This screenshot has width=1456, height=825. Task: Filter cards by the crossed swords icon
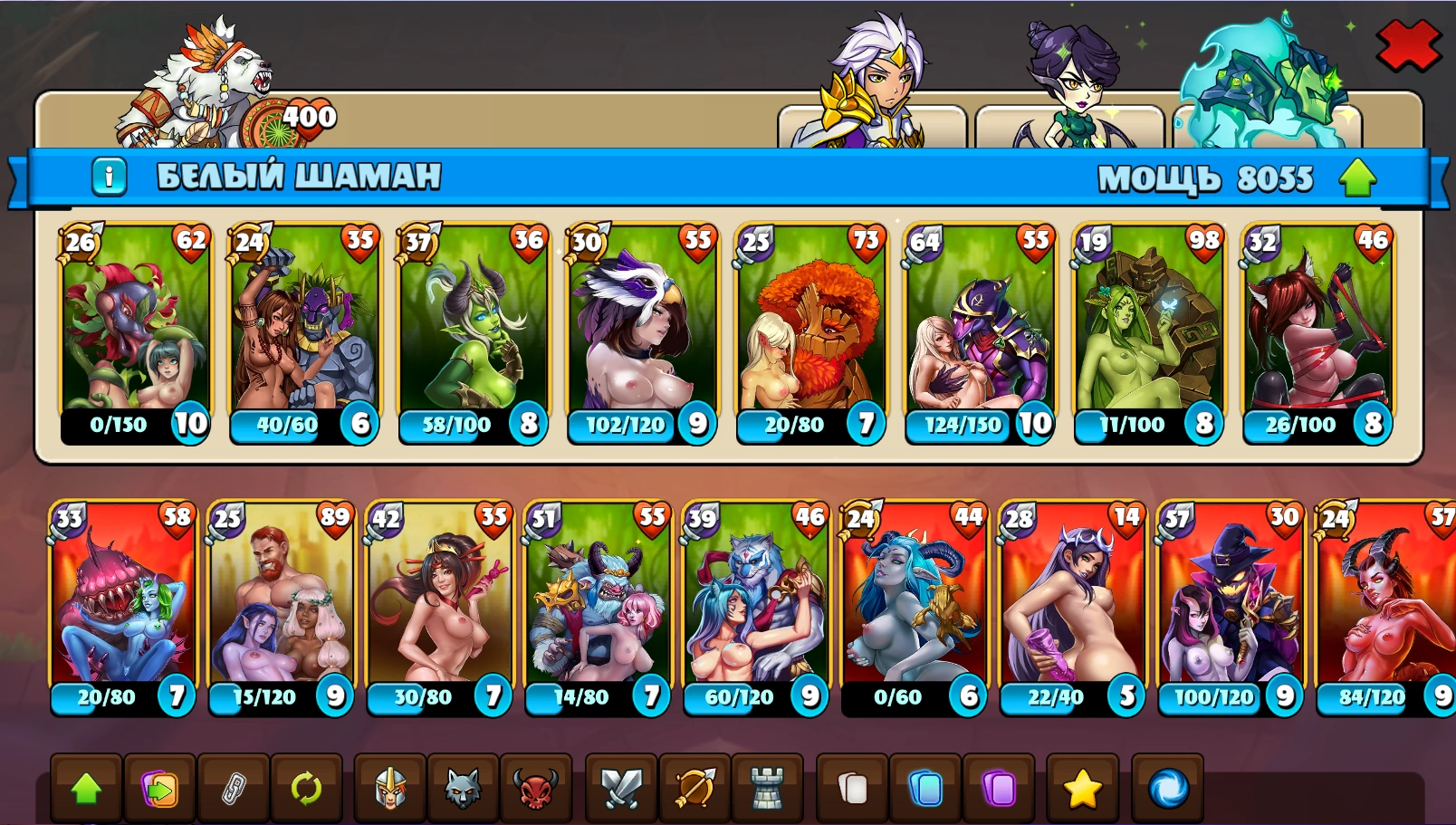[622, 788]
